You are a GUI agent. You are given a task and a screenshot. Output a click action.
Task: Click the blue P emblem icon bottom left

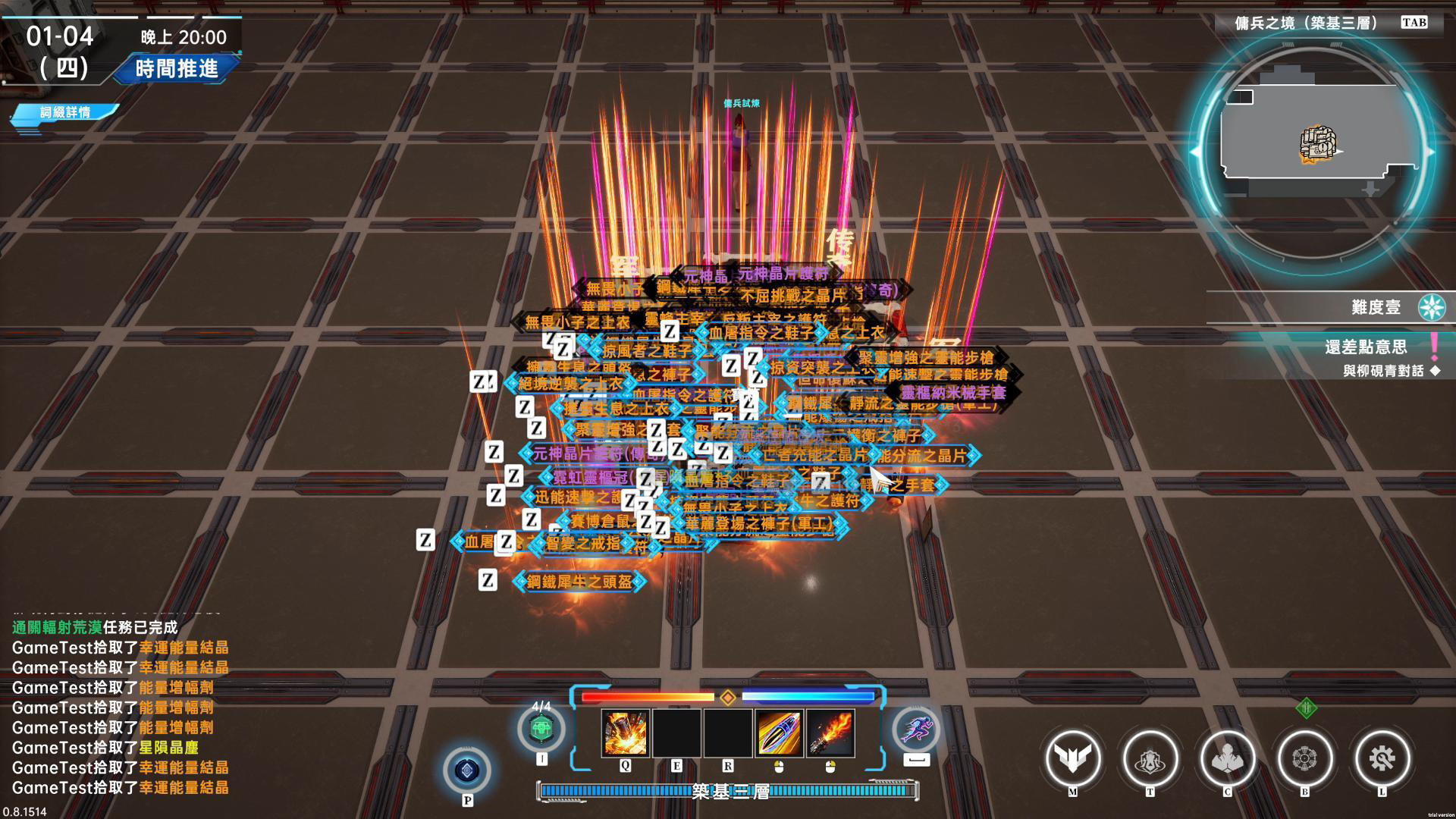coord(467,770)
